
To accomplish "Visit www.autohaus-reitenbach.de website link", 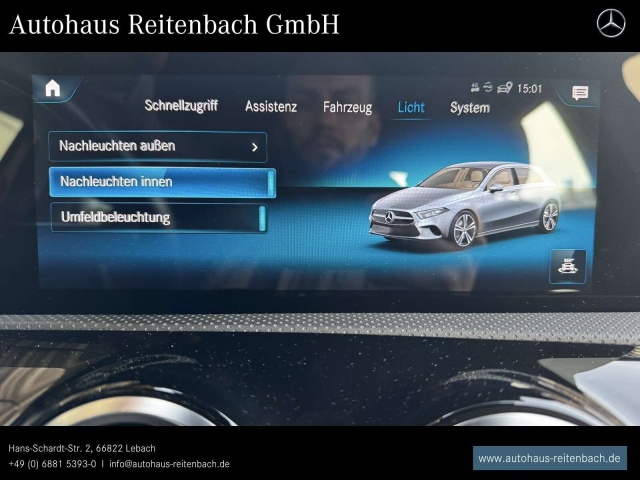I will click(x=550, y=458).
